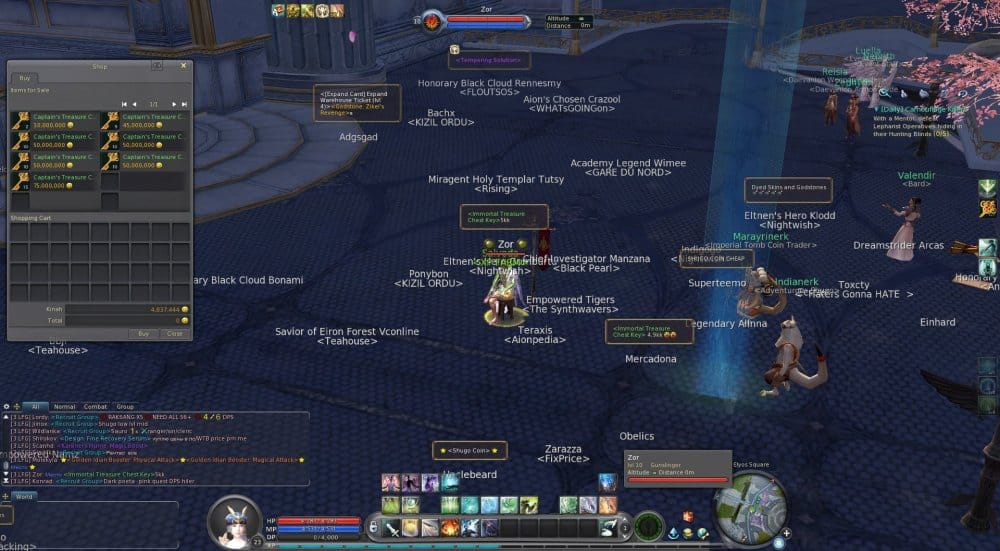Screen dimensions: 1000x551
Task: Close the Shop window
Action: 183,66
